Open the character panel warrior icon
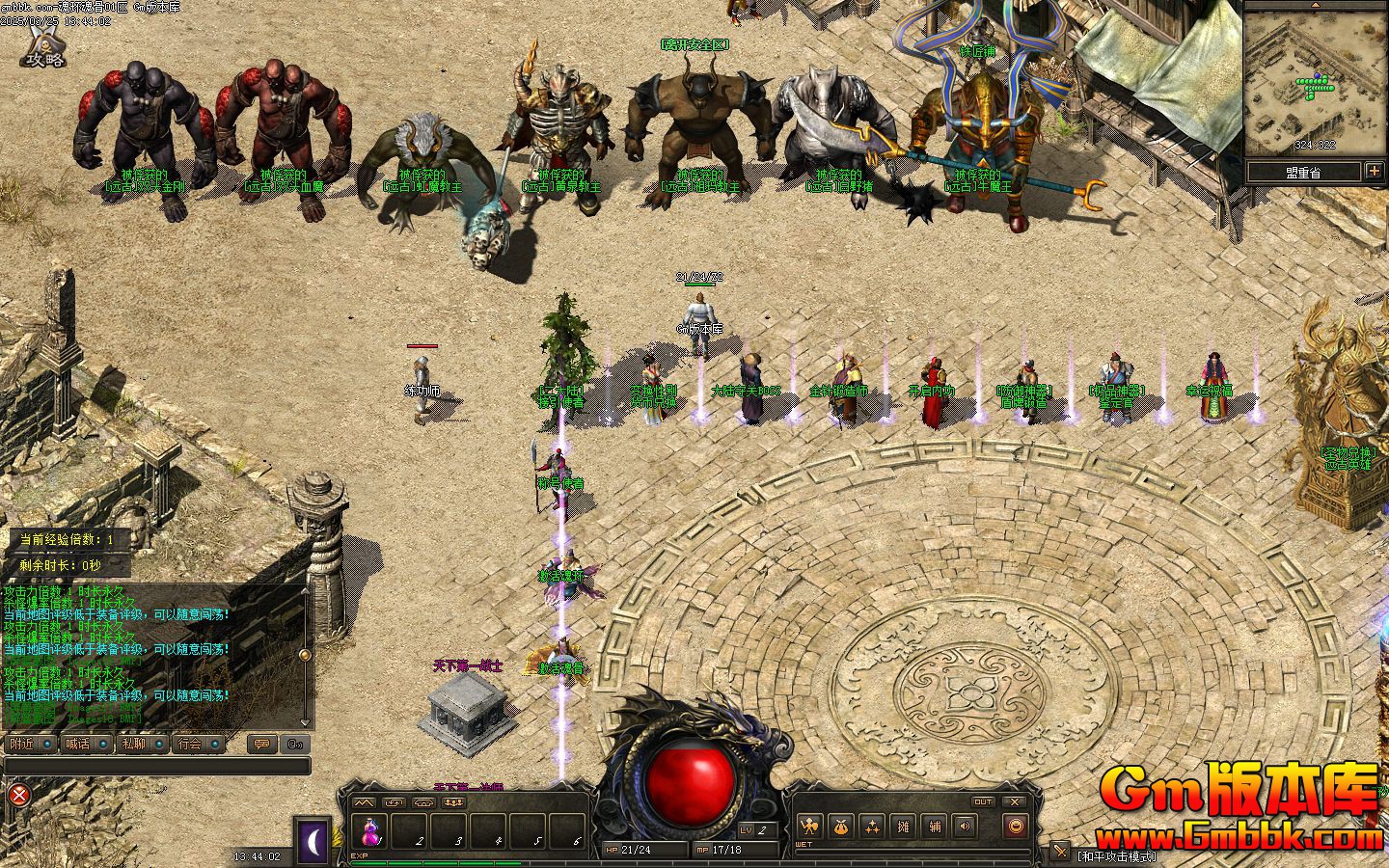 [x=810, y=826]
